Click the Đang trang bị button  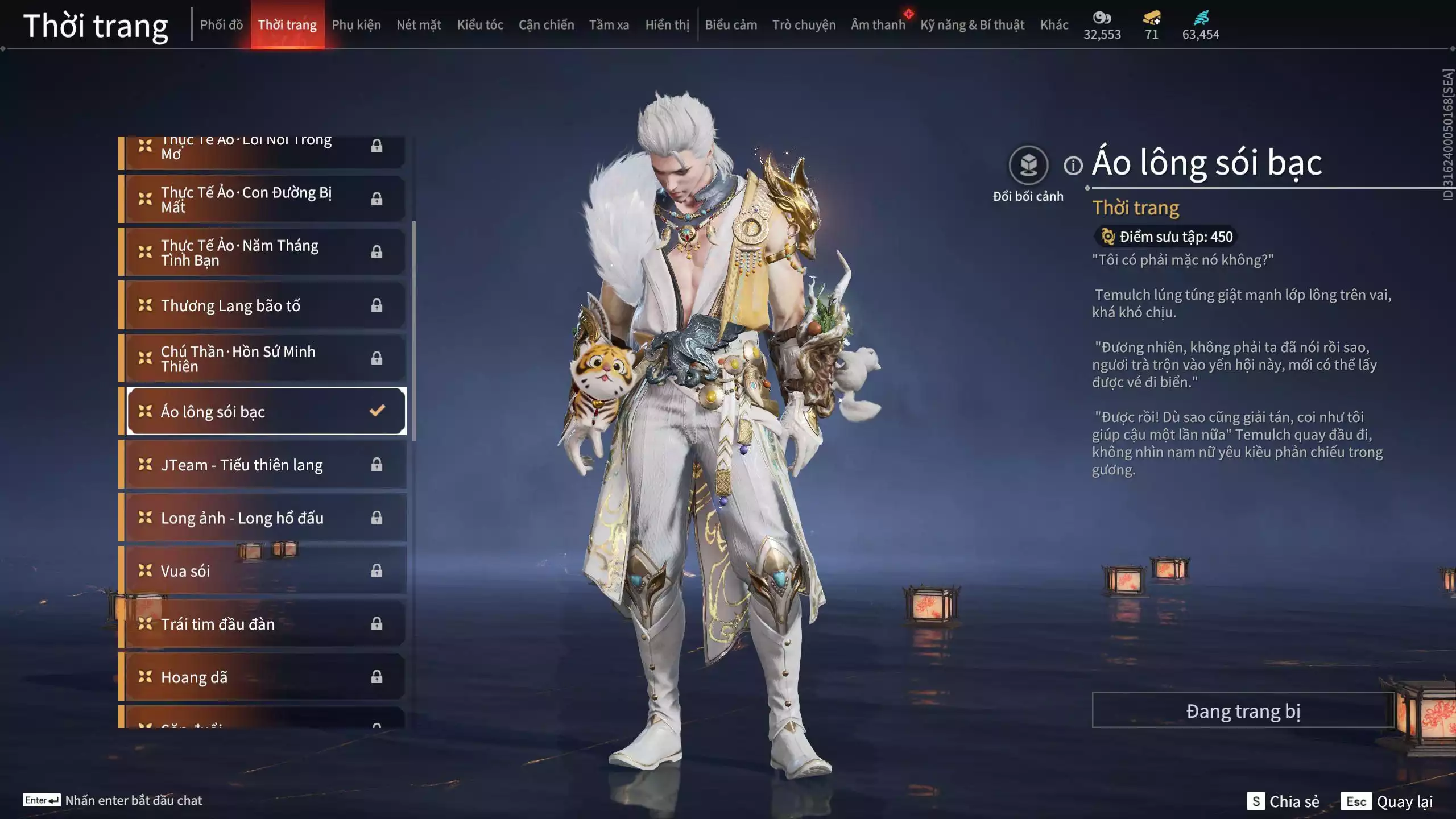pos(1243,710)
